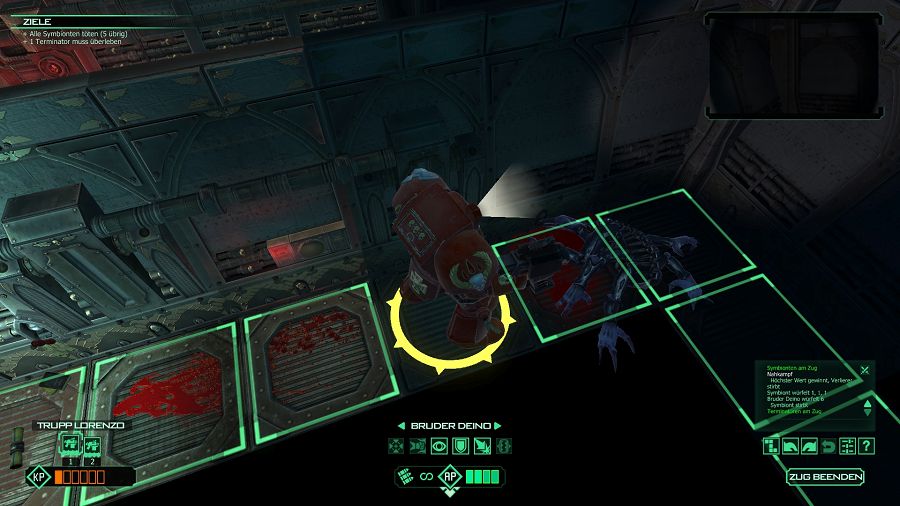Click the four-arrows move action icon

click(x=396, y=446)
